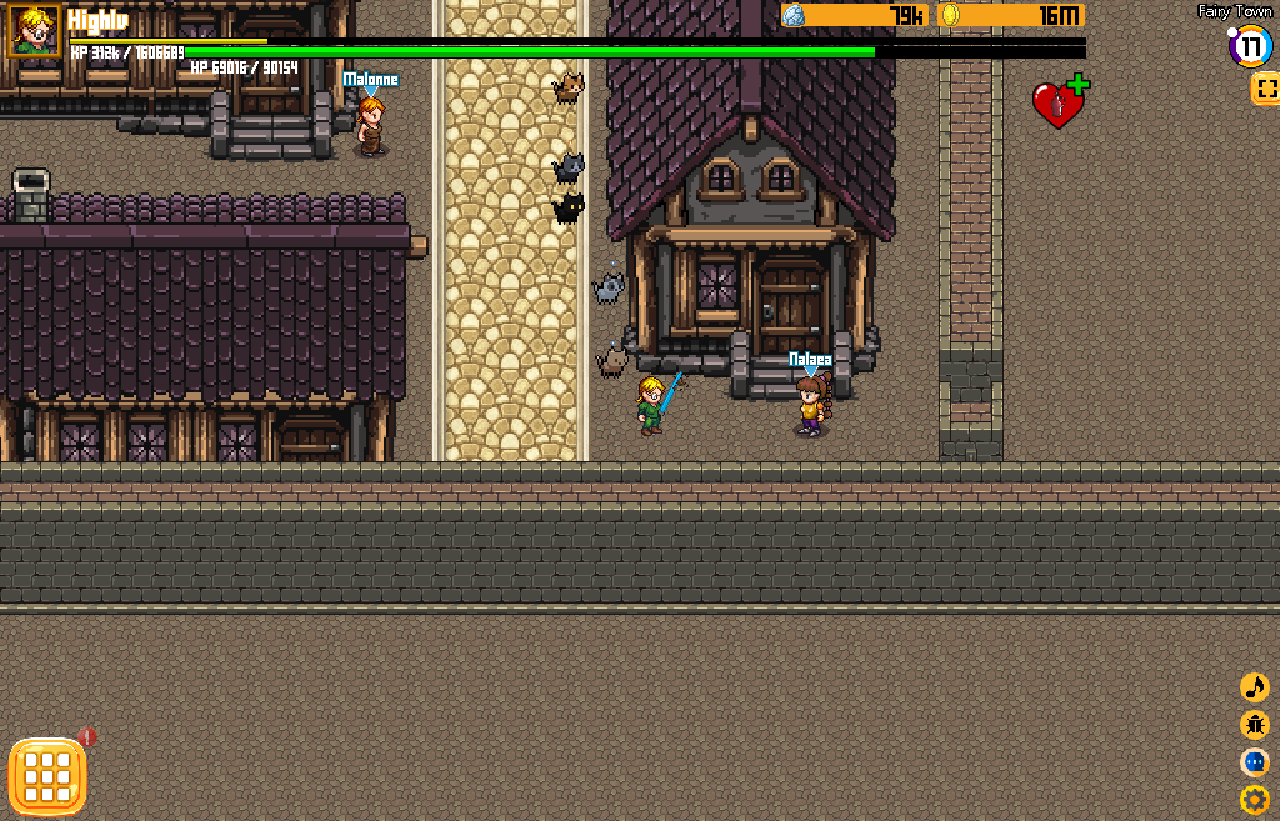Open the level 11 circular badge

click(x=1249, y=46)
